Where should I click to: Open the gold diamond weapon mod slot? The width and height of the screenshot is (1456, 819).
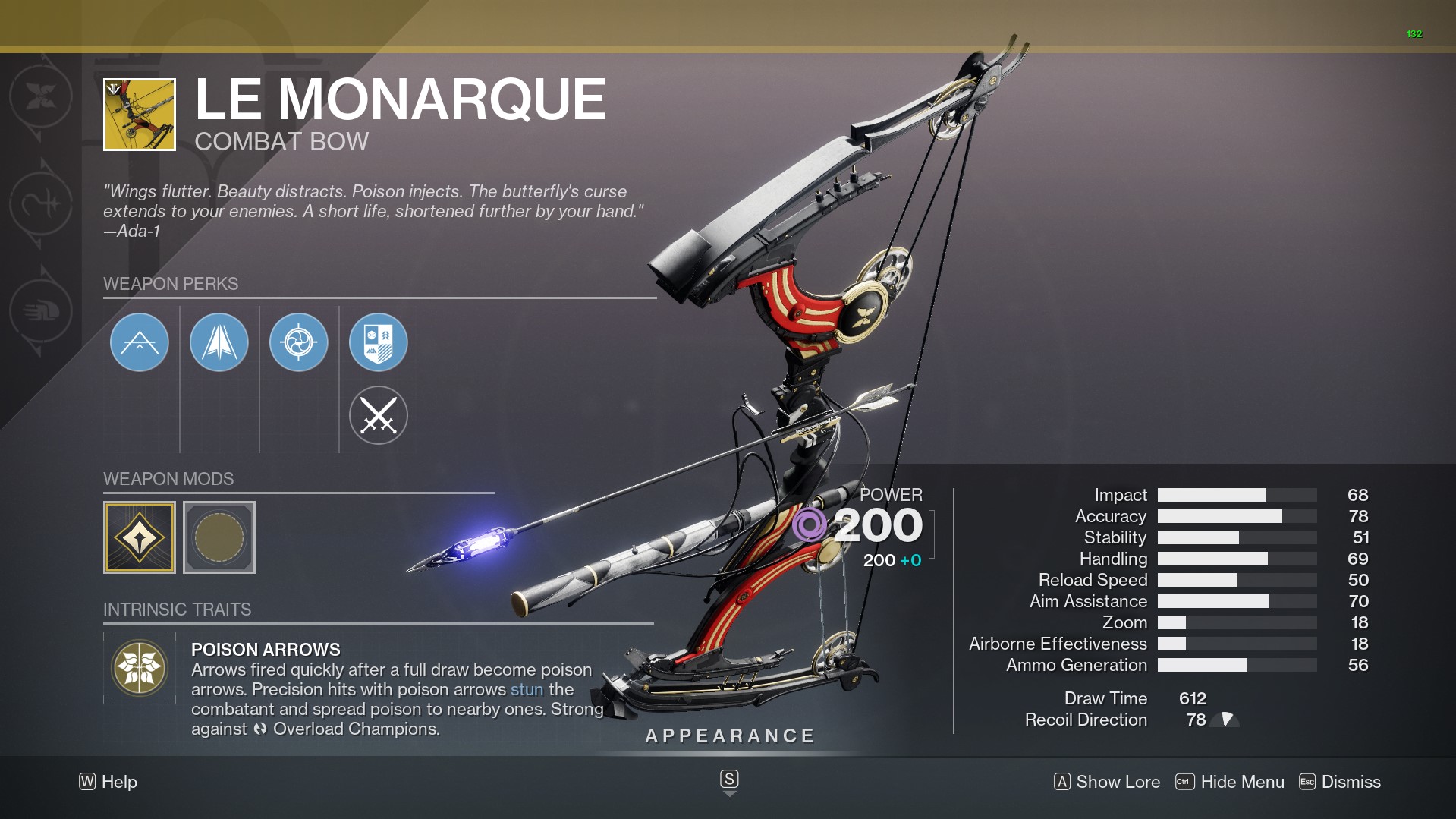tap(140, 537)
